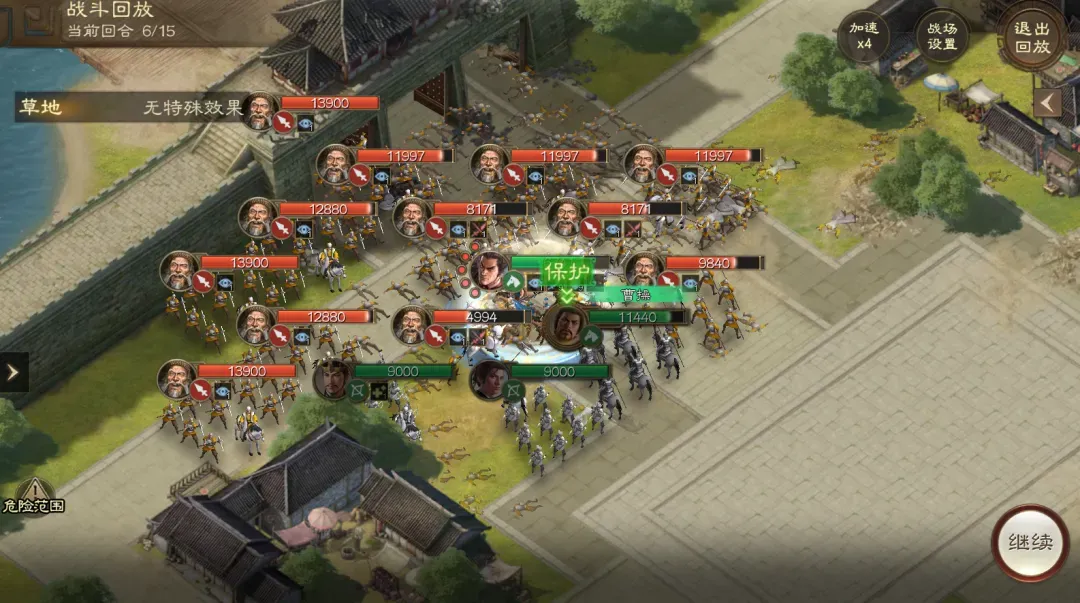Viewport: 1080px width, 603px height.
Task: Expand the left side panel arrow
Action: 13,372
